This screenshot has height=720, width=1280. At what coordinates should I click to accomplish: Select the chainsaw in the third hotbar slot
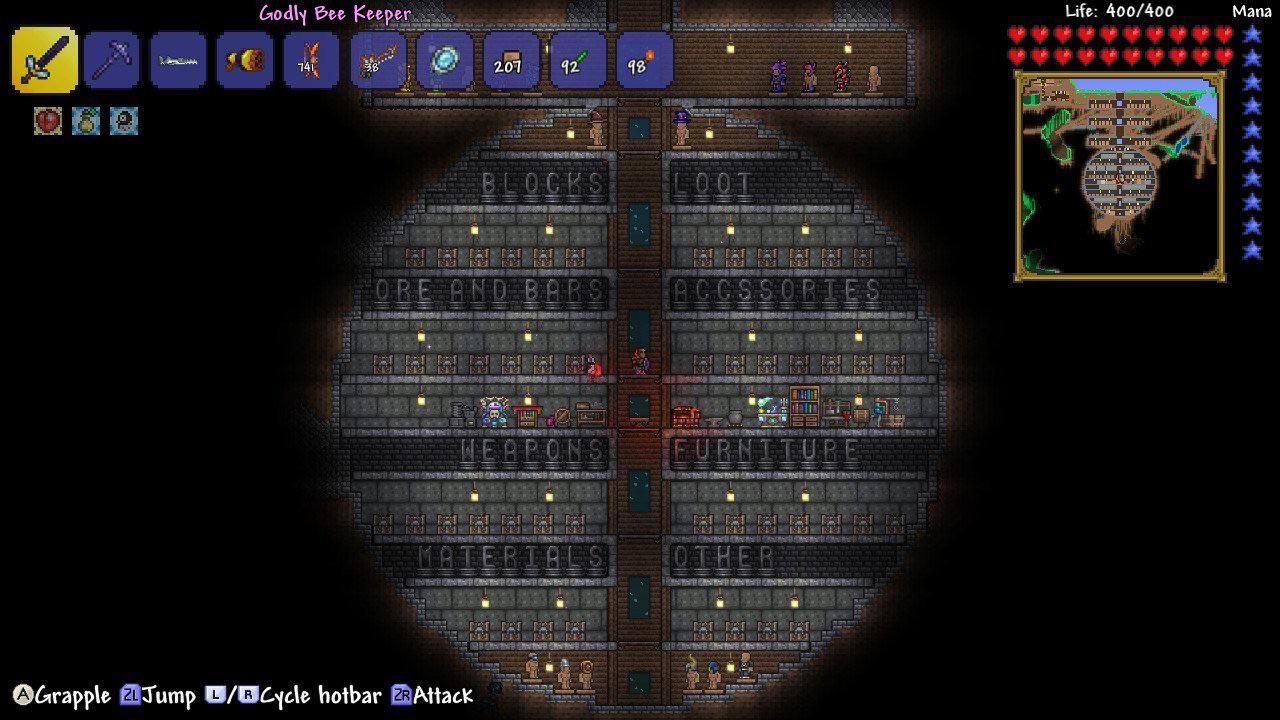point(177,60)
